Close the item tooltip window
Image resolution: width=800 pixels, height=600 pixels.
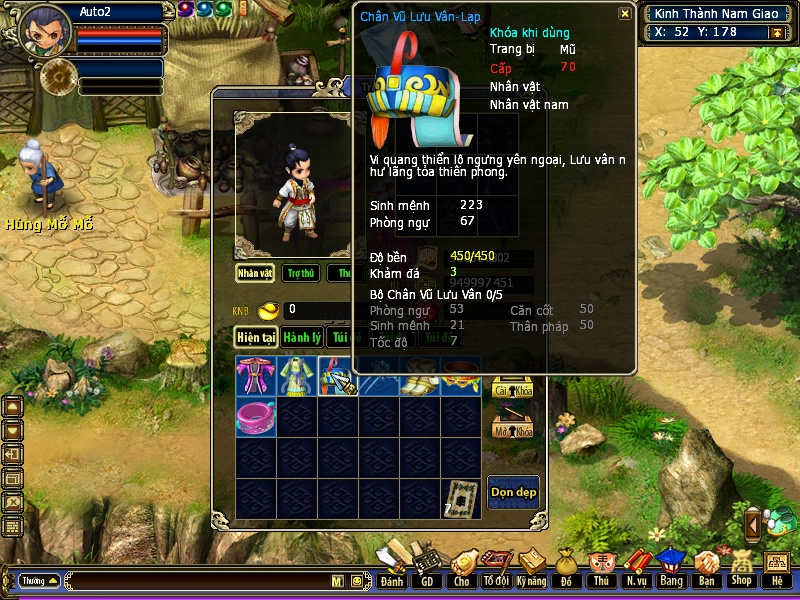point(624,14)
